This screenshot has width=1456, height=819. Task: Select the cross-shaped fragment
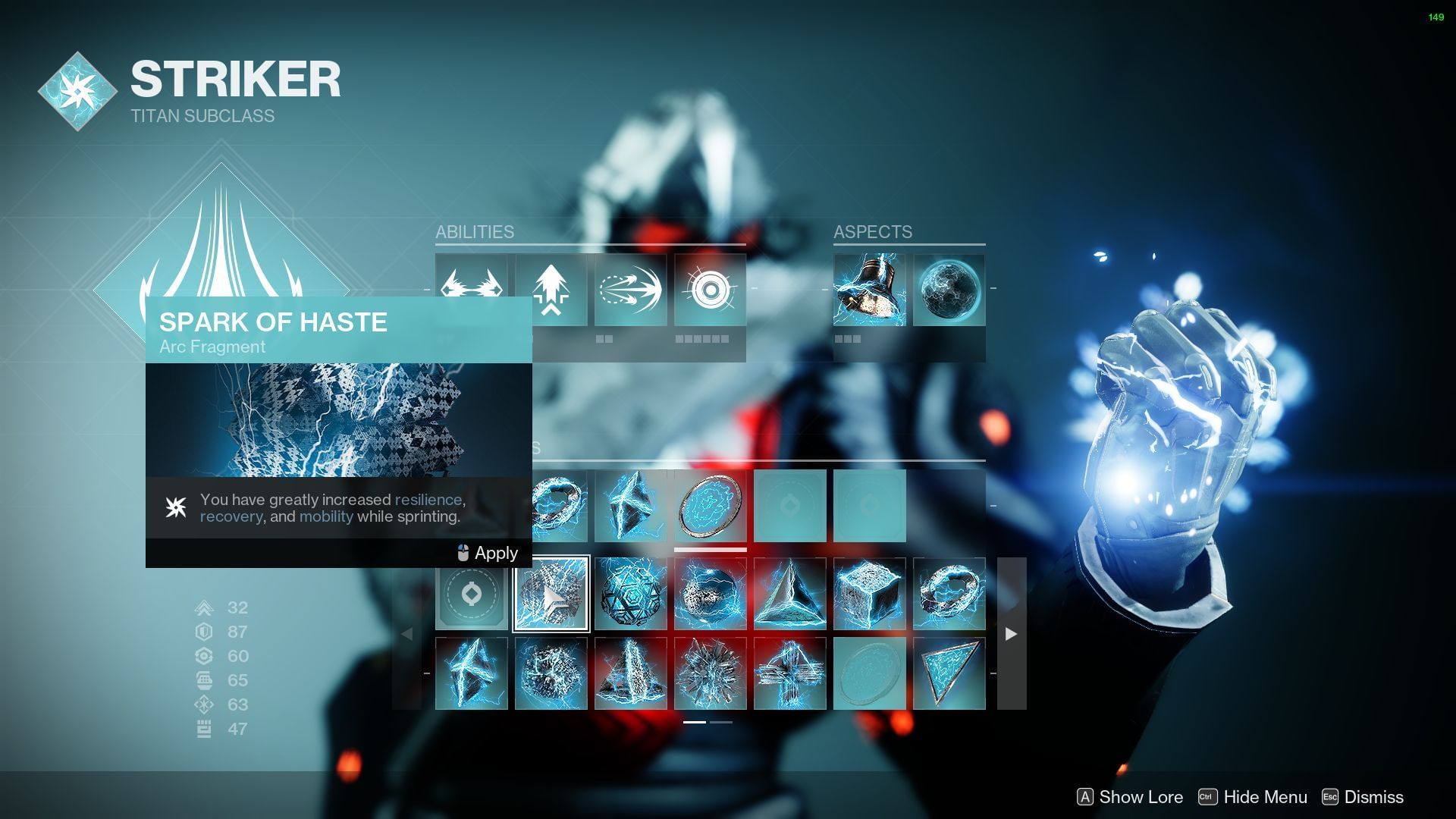789,673
